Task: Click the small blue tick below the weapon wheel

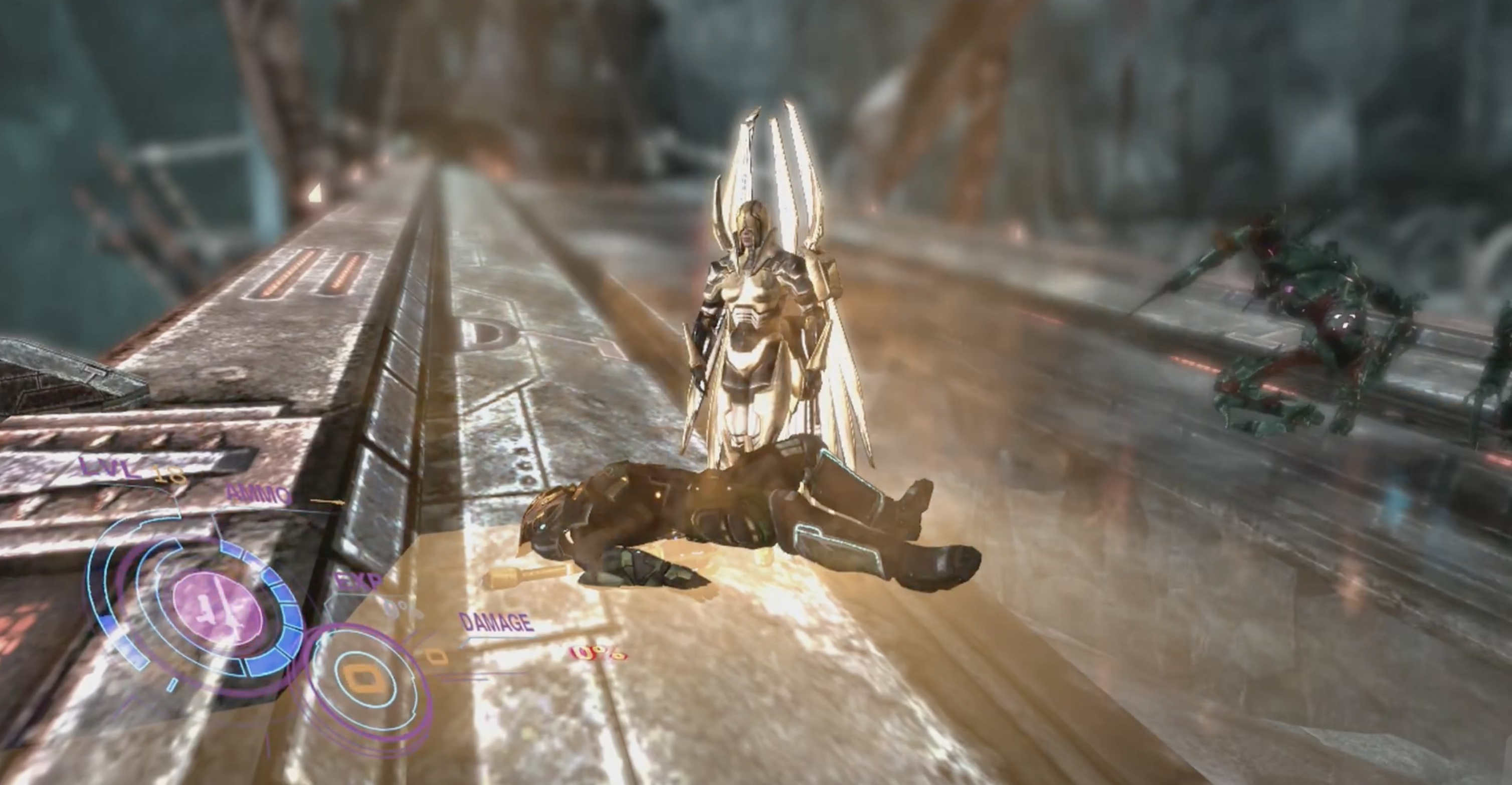Action: (x=172, y=685)
